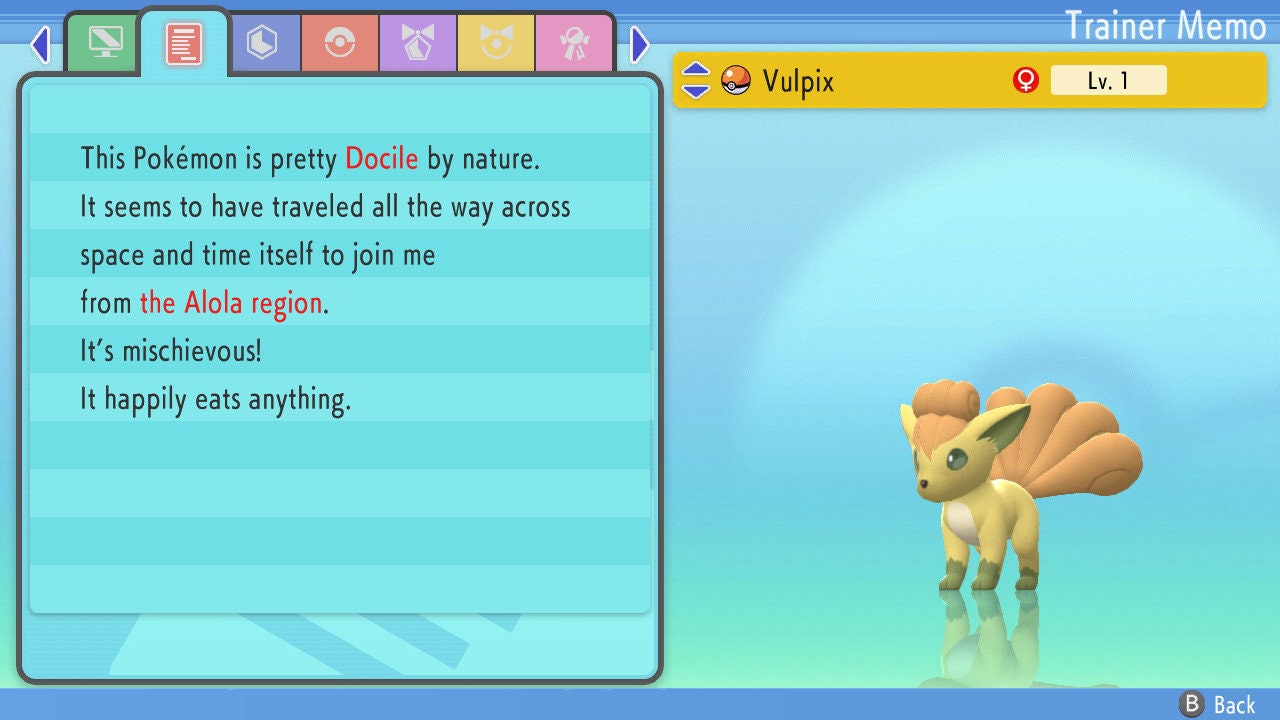Switch to the red Poké Ball tab
1280x720 pixels.
tap(340, 44)
